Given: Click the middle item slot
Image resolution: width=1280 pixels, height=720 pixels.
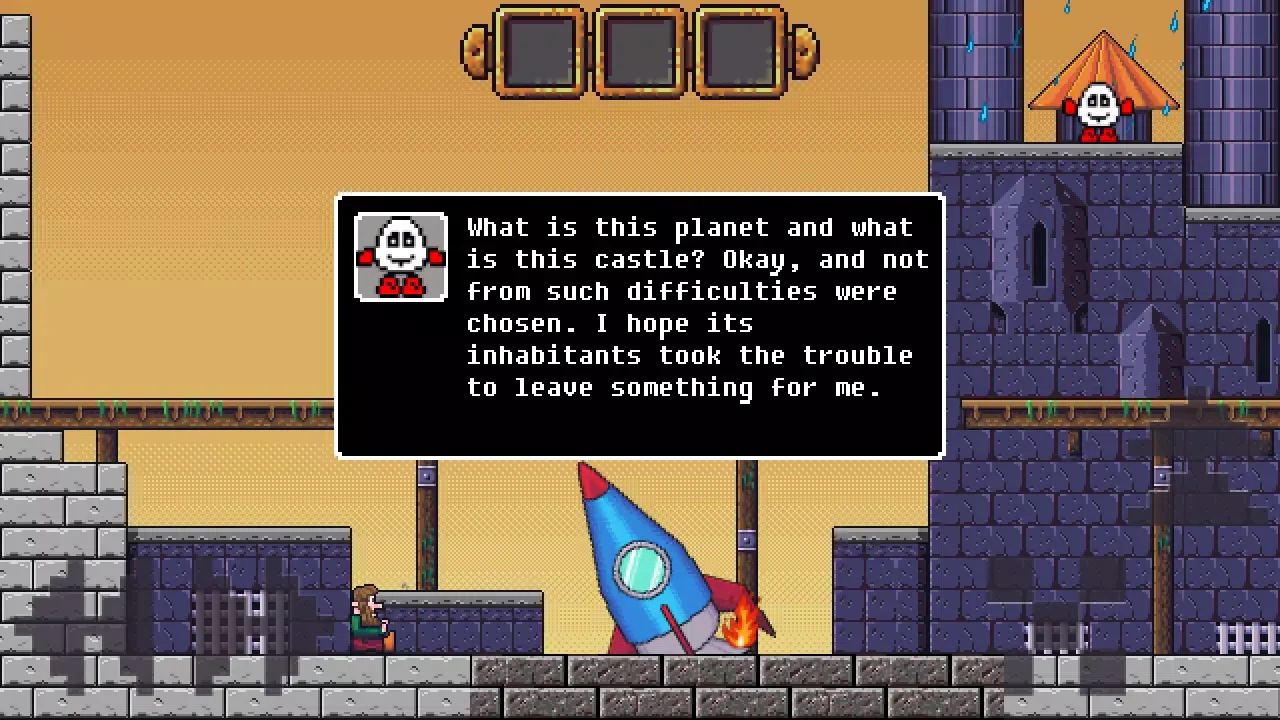Looking at the screenshot, I should click(x=639, y=52).
